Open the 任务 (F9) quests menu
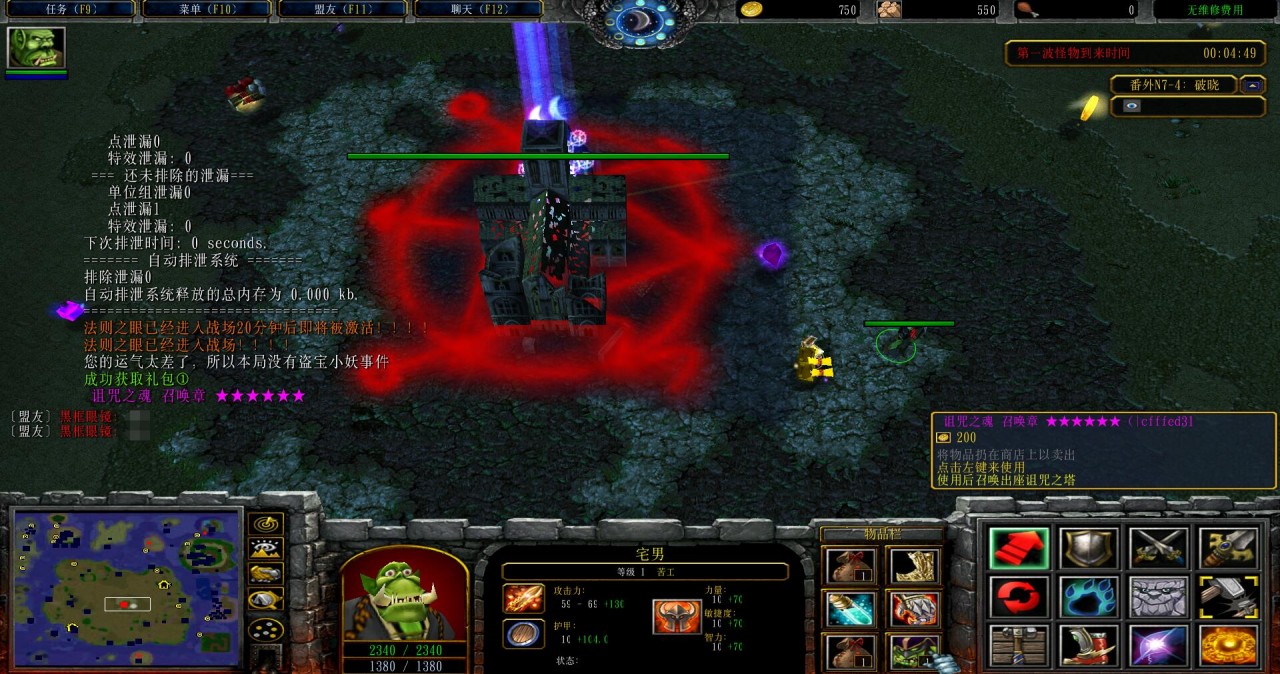Screen dimensions: 1280x674 point(70,10)
